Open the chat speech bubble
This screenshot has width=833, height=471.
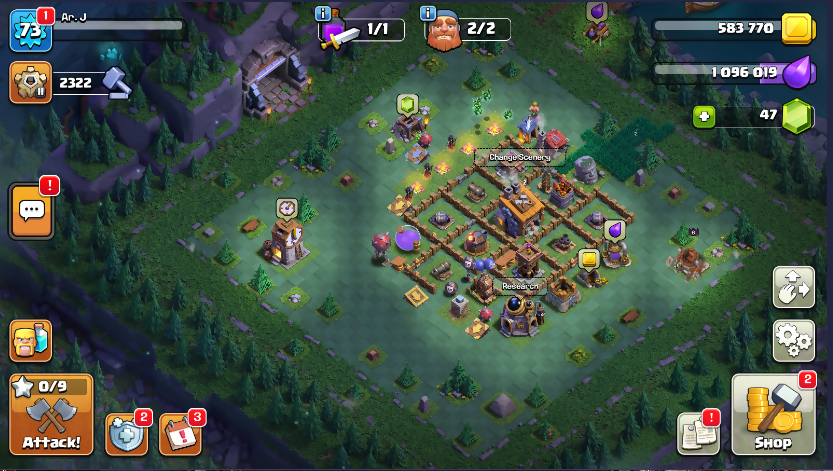point(31,210)
